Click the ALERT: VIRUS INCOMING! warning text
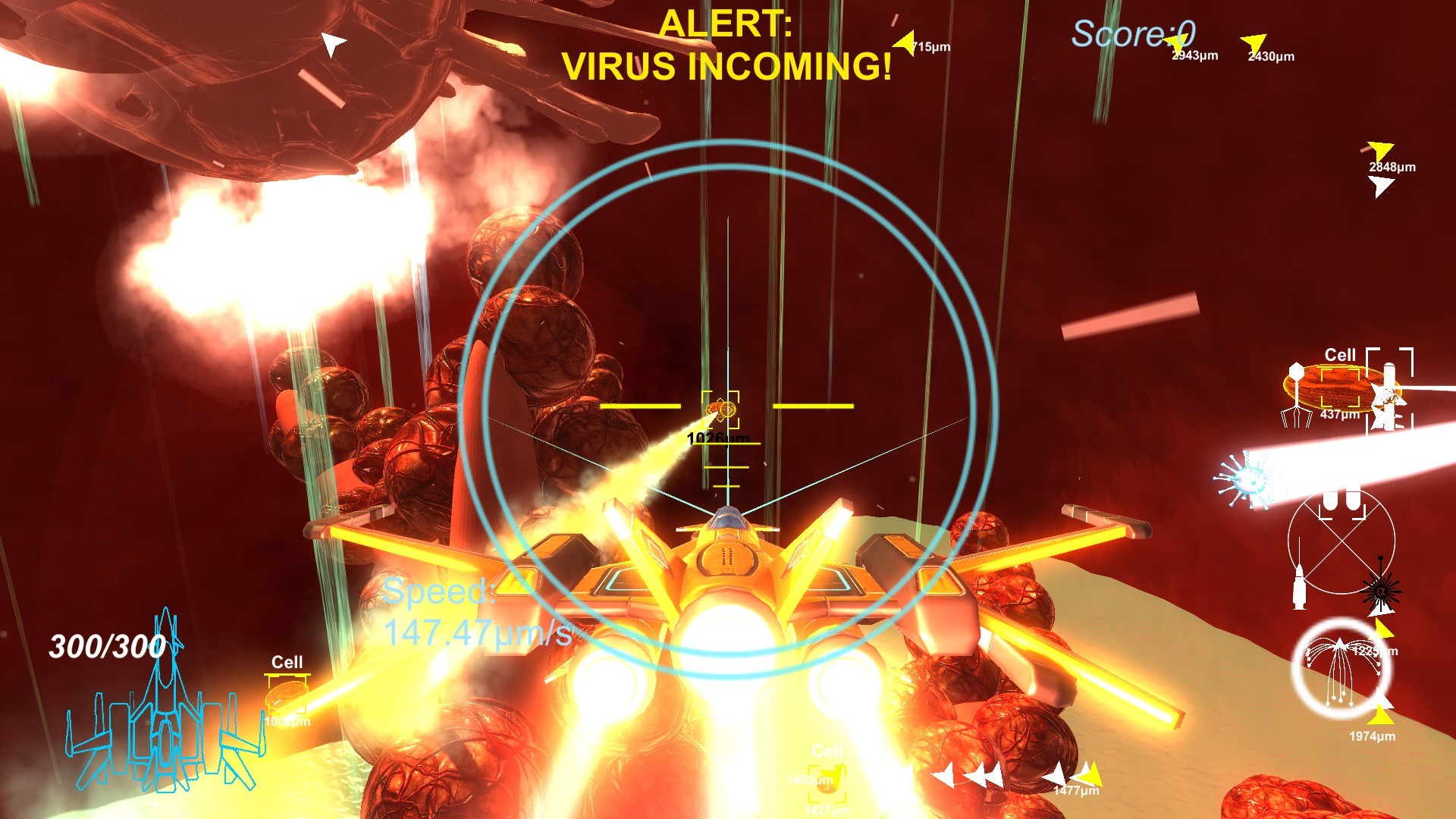Image resolution: width=1456 pixels, height=819 pixels. click(728, 45)
